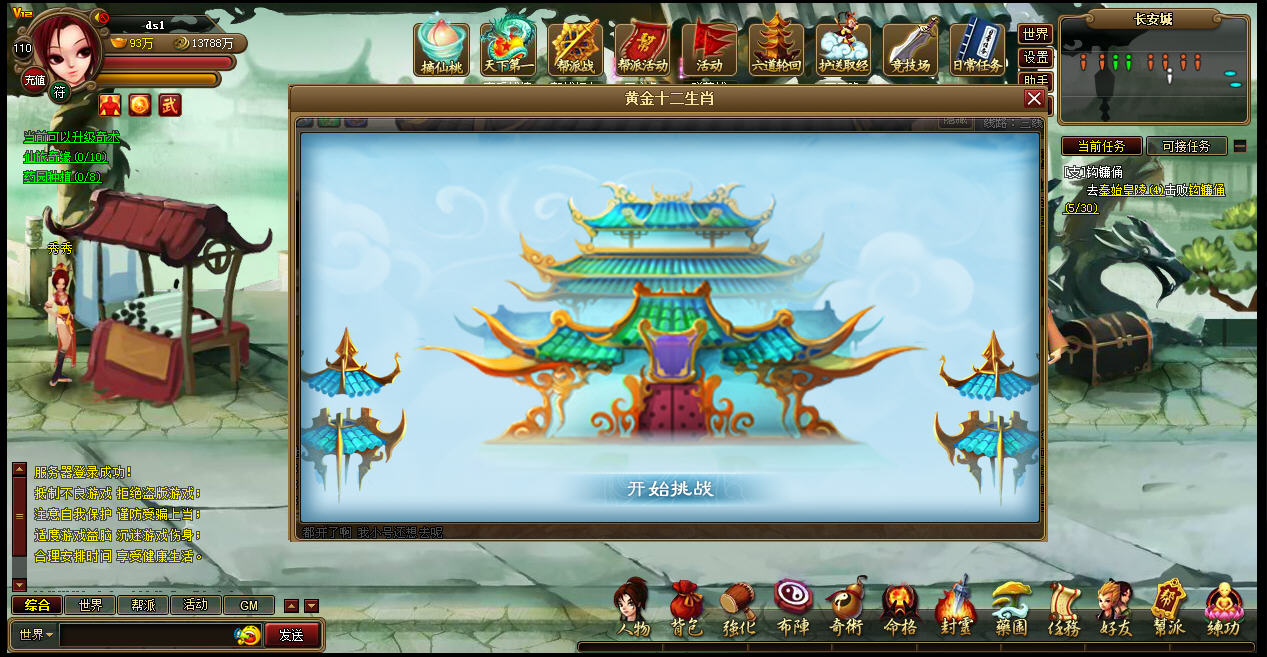This screenshot has width=1267, height=657.
Task: Switch chat to the 帮派 tab
Action: (143, 605)
